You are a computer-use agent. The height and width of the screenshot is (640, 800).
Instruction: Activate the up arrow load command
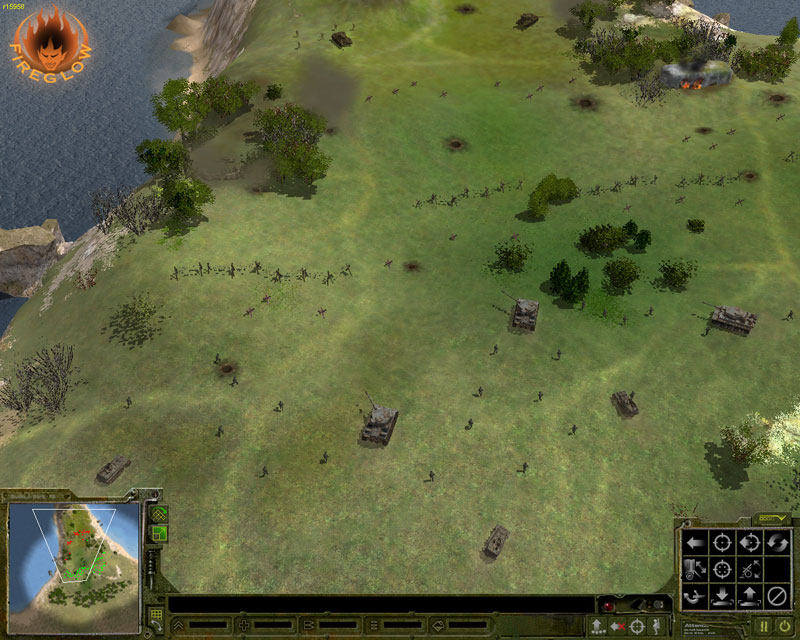pyautogui.click(x=750, y=598)
